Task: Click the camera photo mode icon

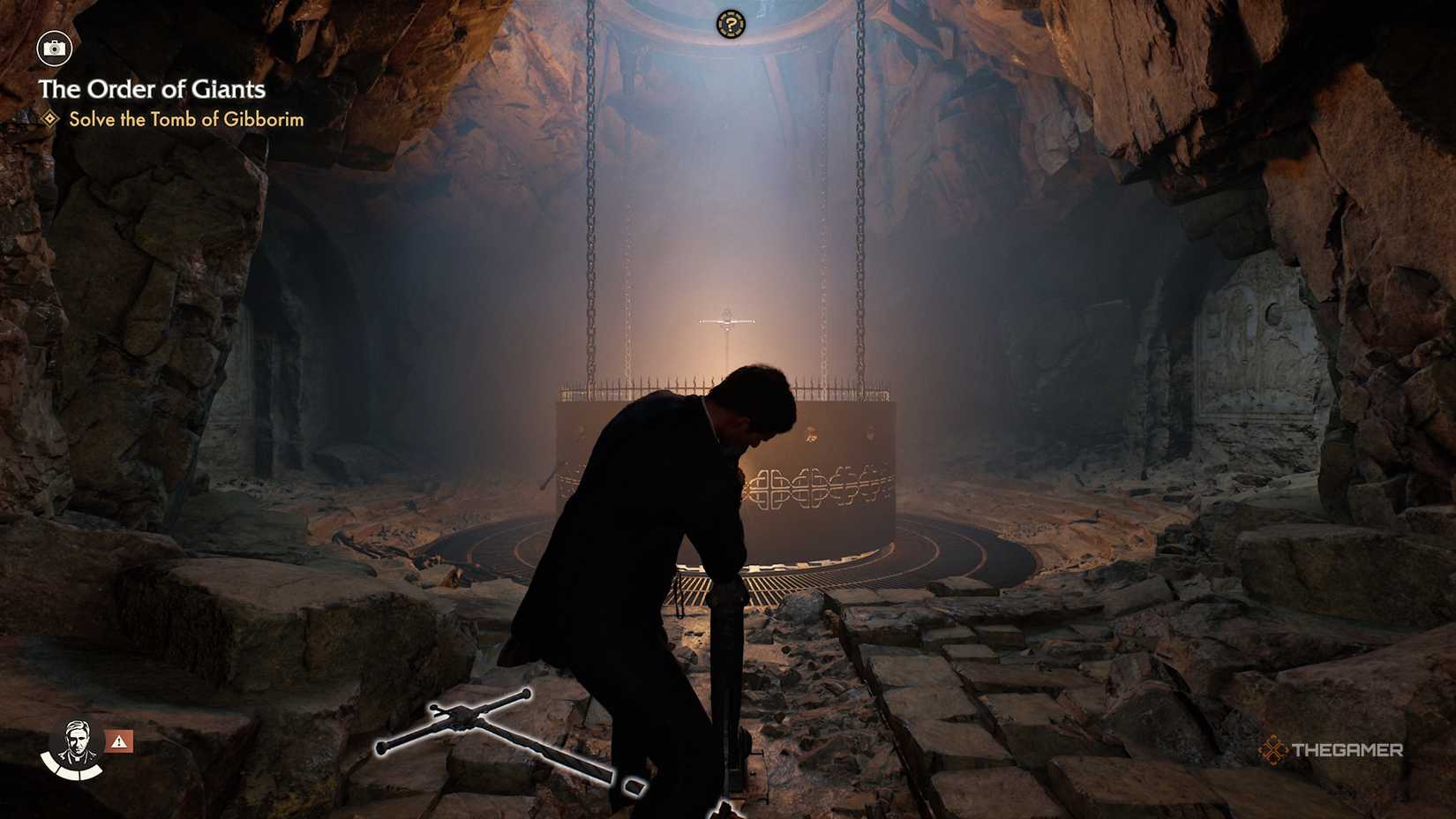Action: point(55,49)
